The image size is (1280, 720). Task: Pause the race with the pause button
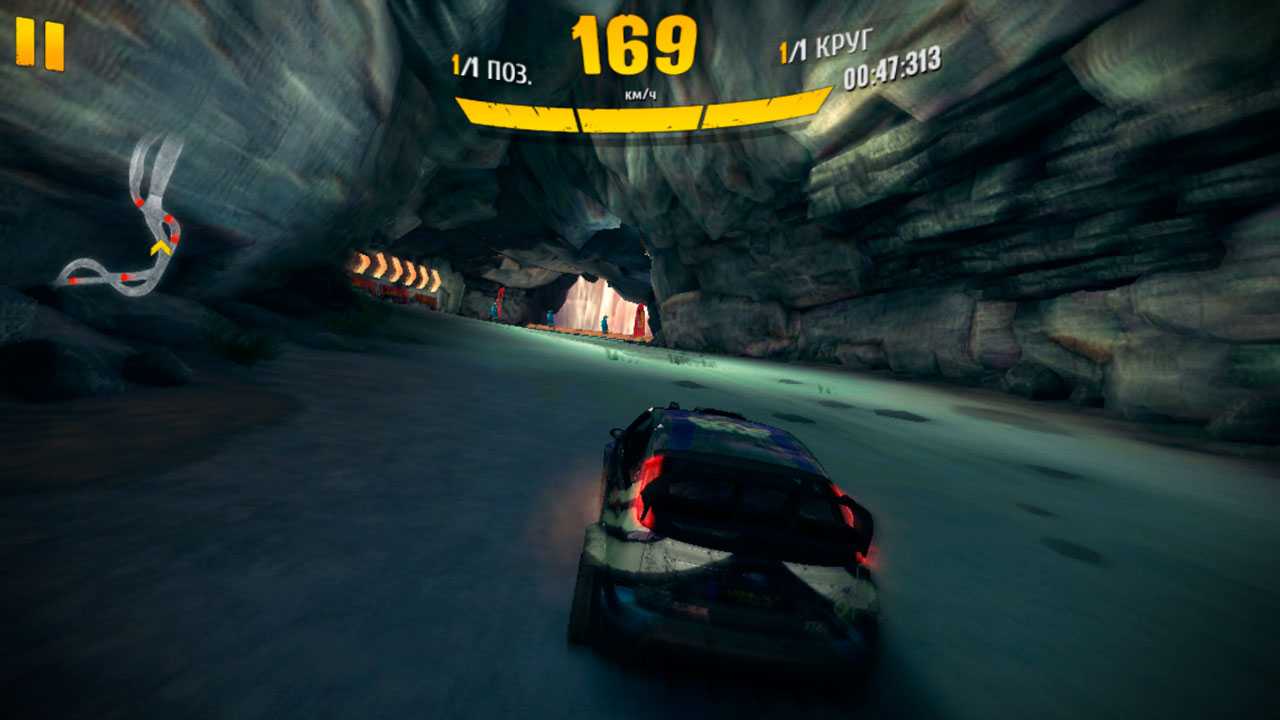click(40, 45)
